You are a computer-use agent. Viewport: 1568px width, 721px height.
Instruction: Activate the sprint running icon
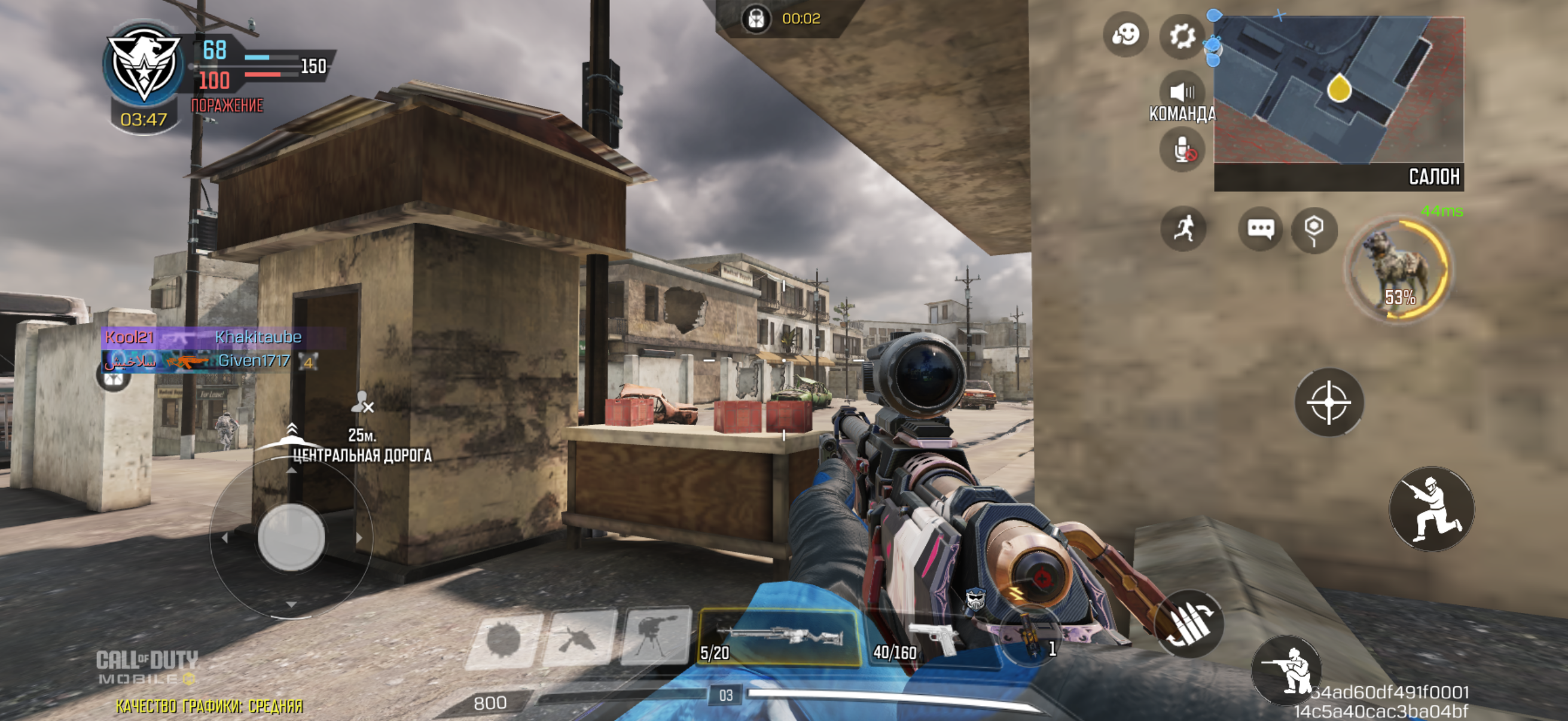[1183, 230]
